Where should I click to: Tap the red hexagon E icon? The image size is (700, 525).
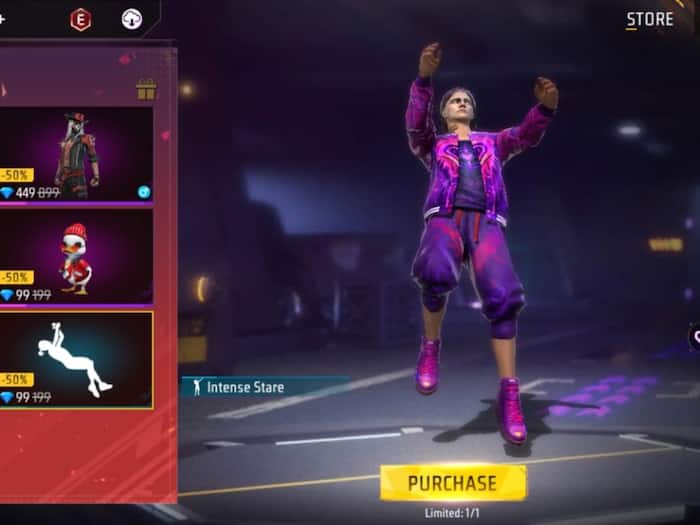pos(80,19)
